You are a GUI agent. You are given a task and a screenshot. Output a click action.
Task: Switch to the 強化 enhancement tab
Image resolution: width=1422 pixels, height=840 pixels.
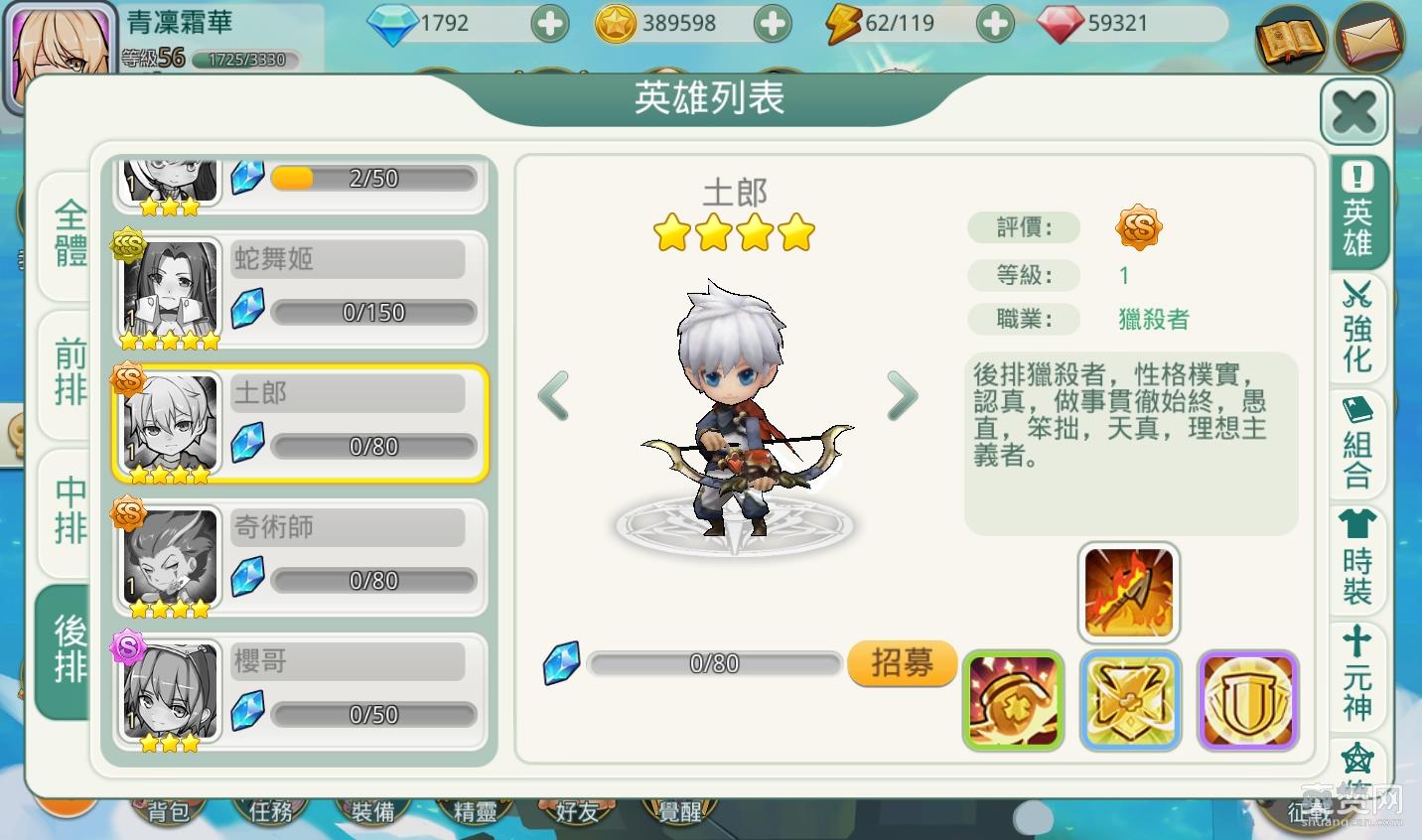point(1357,328)
